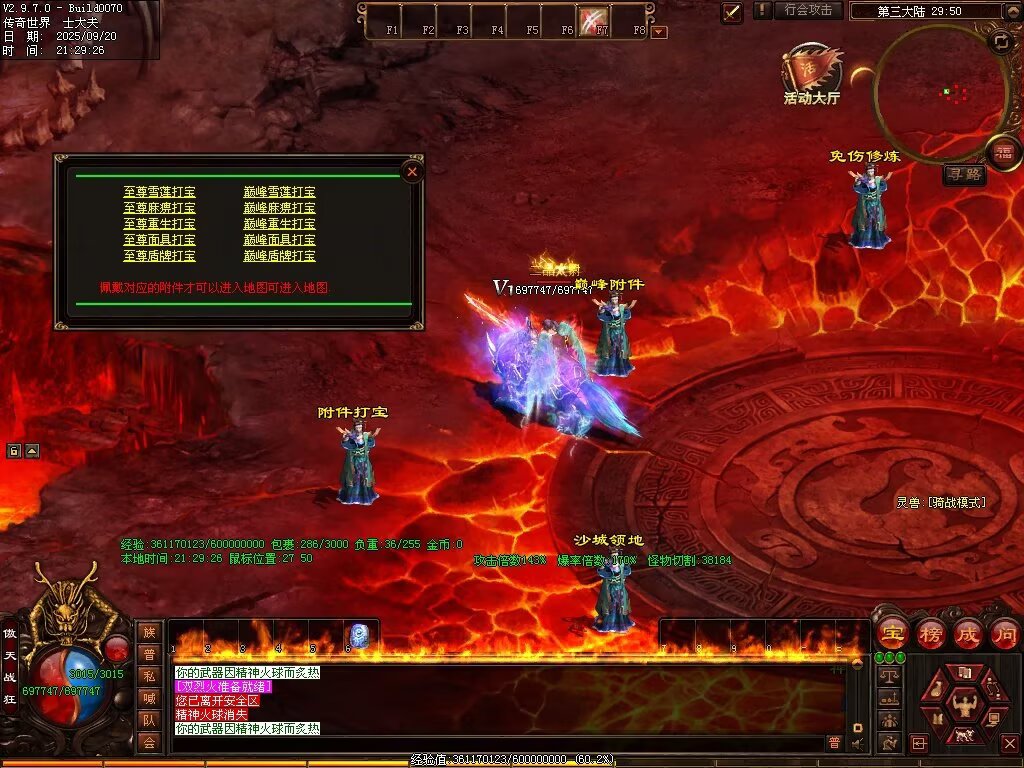This screenshot has width=1024, height=768.
Task: Switch chat channel to 私 (private)
Action: (149, 676)
